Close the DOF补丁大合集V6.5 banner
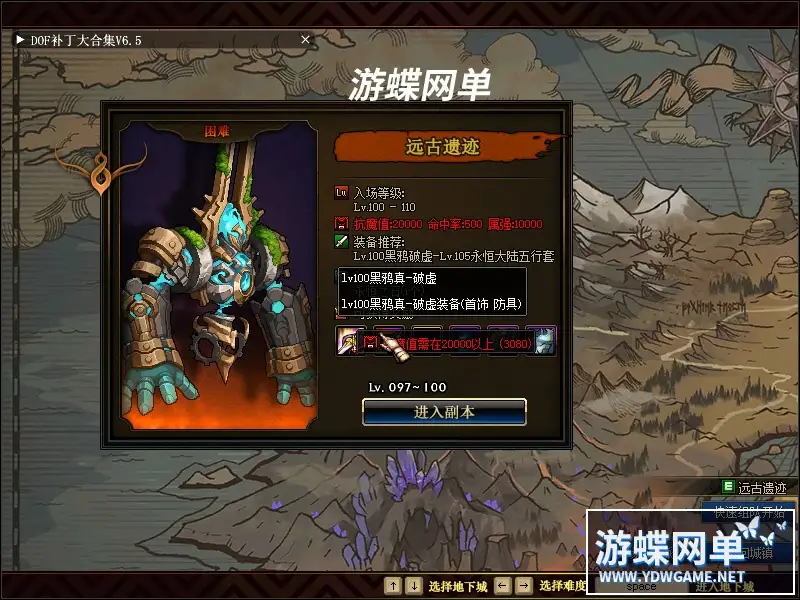Screen dimensions: 800x600 pos(306,39)
